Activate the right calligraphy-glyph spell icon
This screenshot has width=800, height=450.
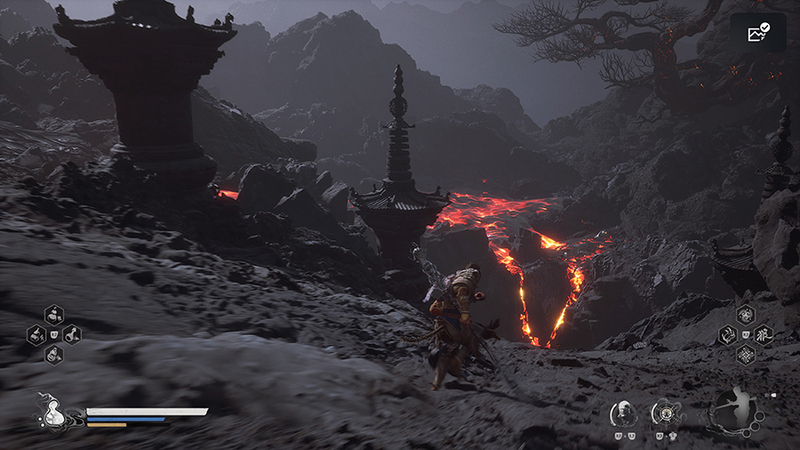coord(763,334)
